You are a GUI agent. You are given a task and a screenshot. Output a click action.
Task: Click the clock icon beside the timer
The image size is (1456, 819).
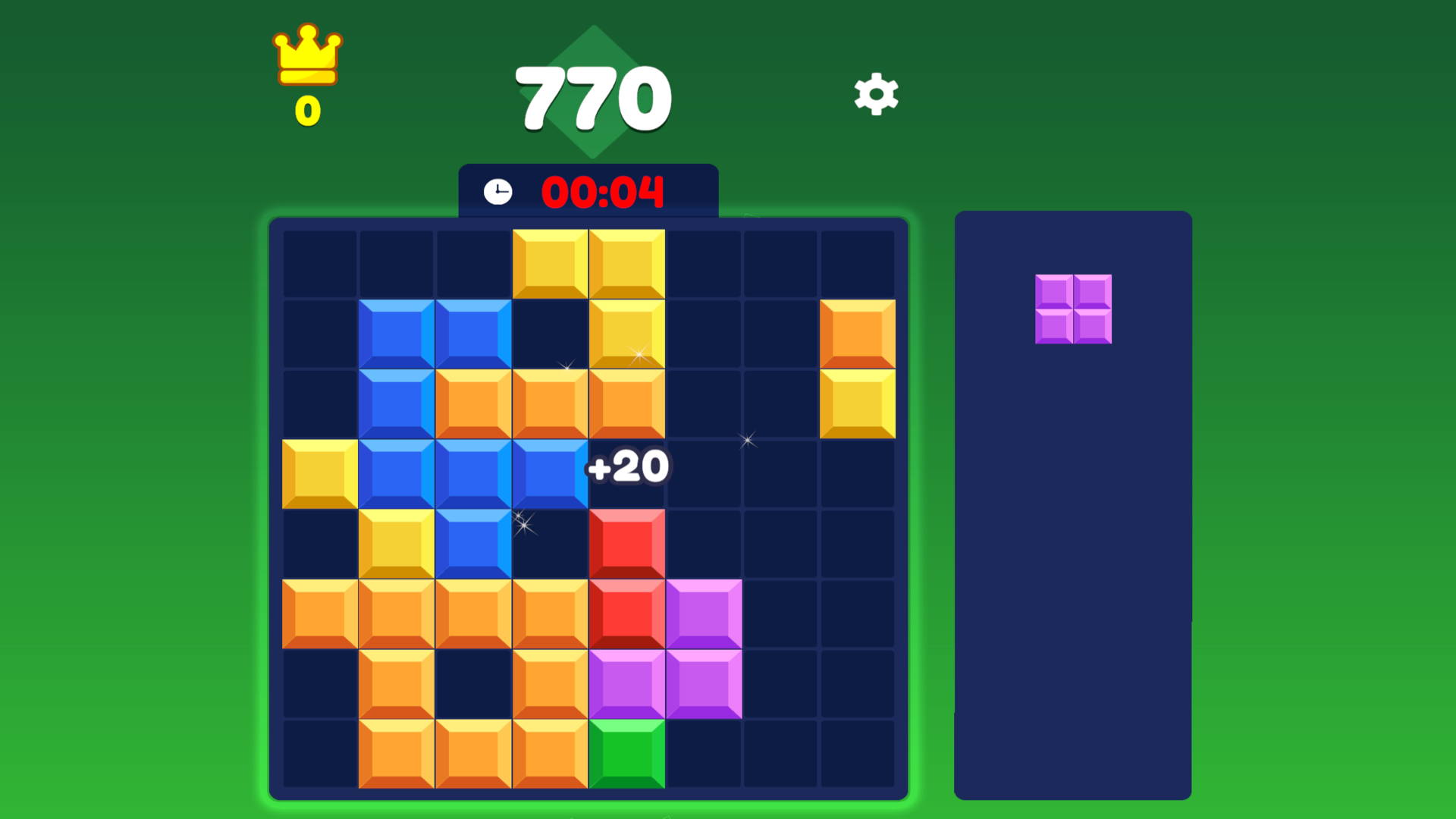[x=498, y=192]
